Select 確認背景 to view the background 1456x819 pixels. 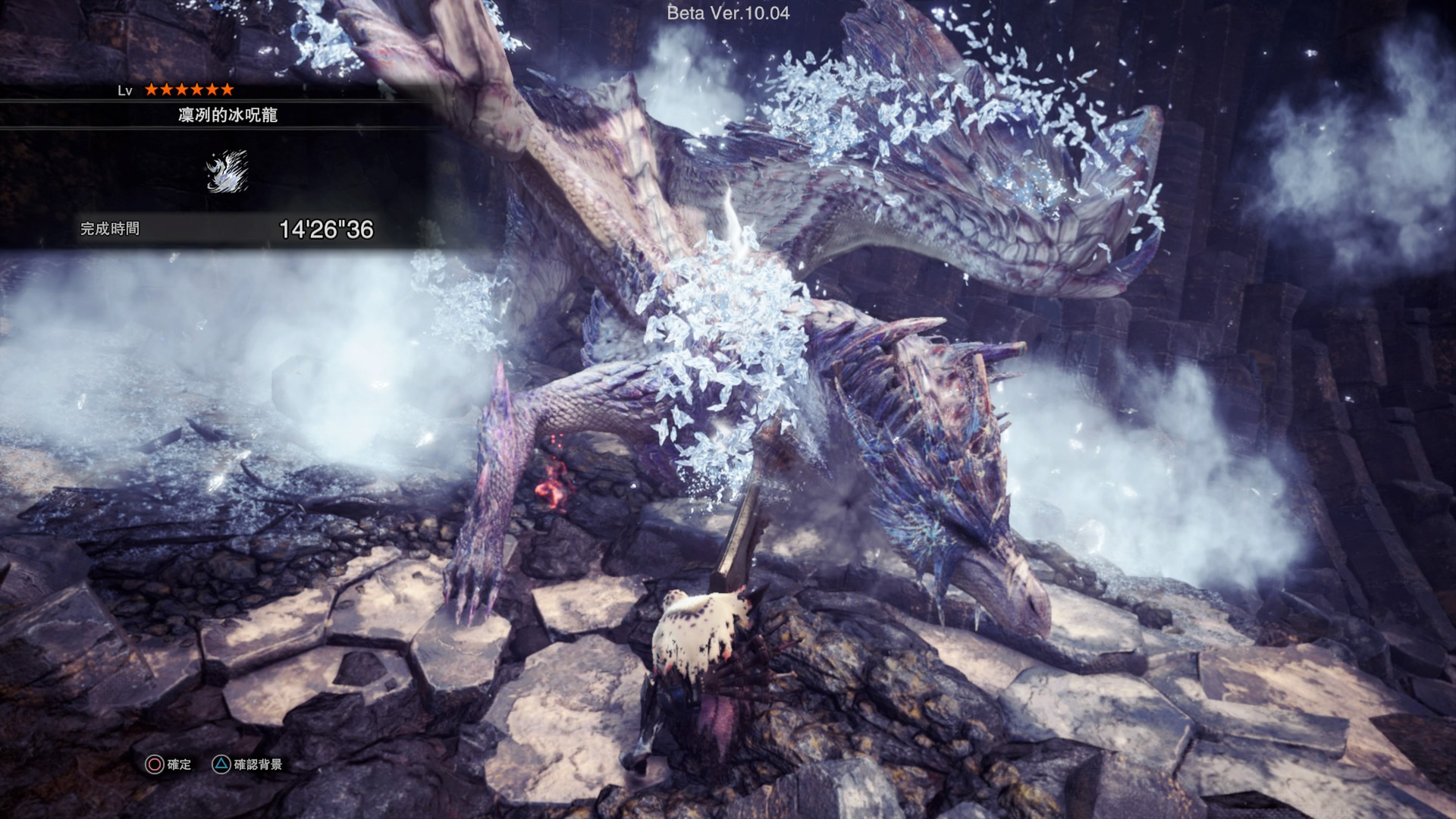[x=258, y=764]
